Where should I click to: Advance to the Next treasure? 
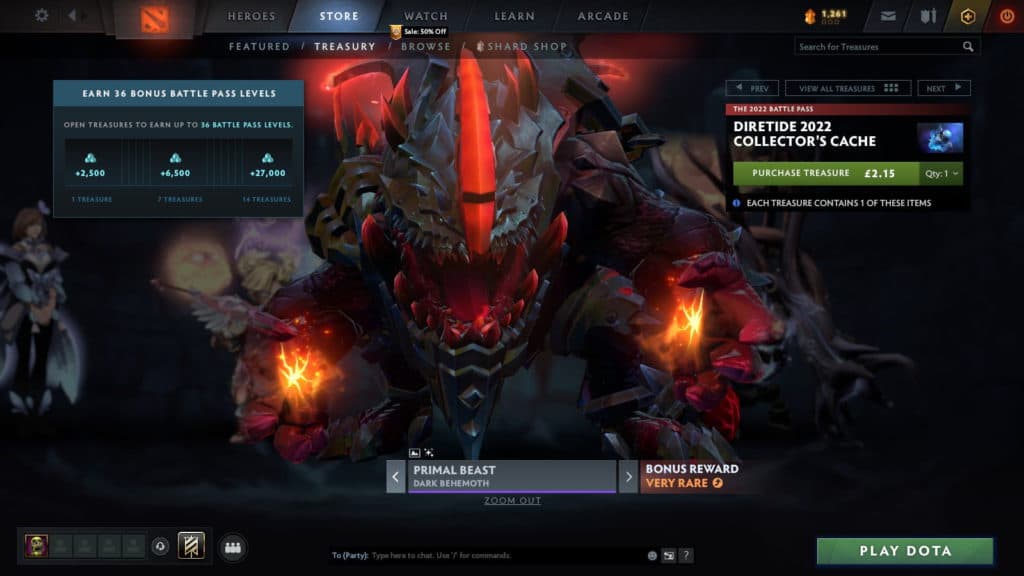coord(943,88)
